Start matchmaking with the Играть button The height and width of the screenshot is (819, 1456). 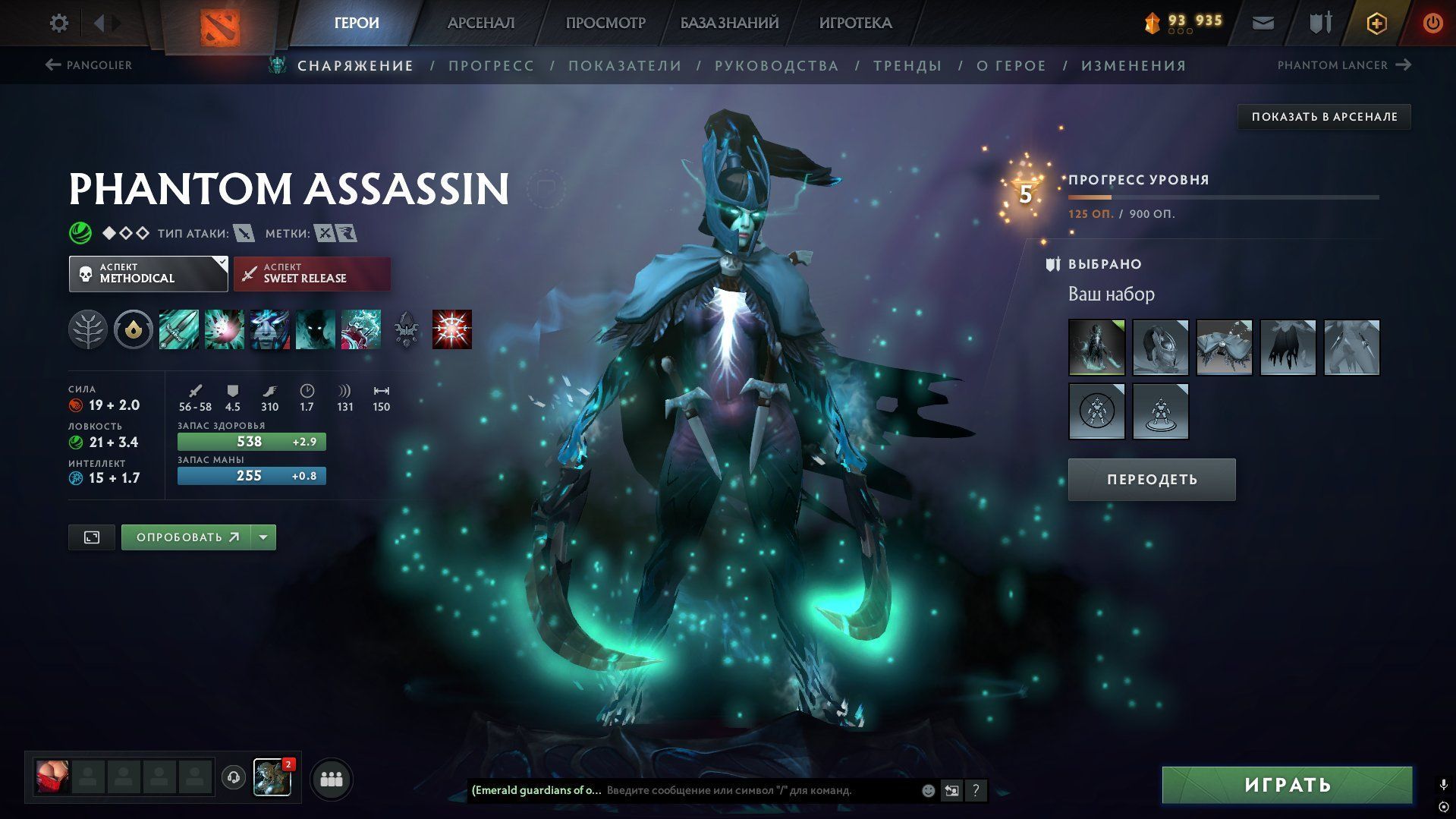[1287, 785]
